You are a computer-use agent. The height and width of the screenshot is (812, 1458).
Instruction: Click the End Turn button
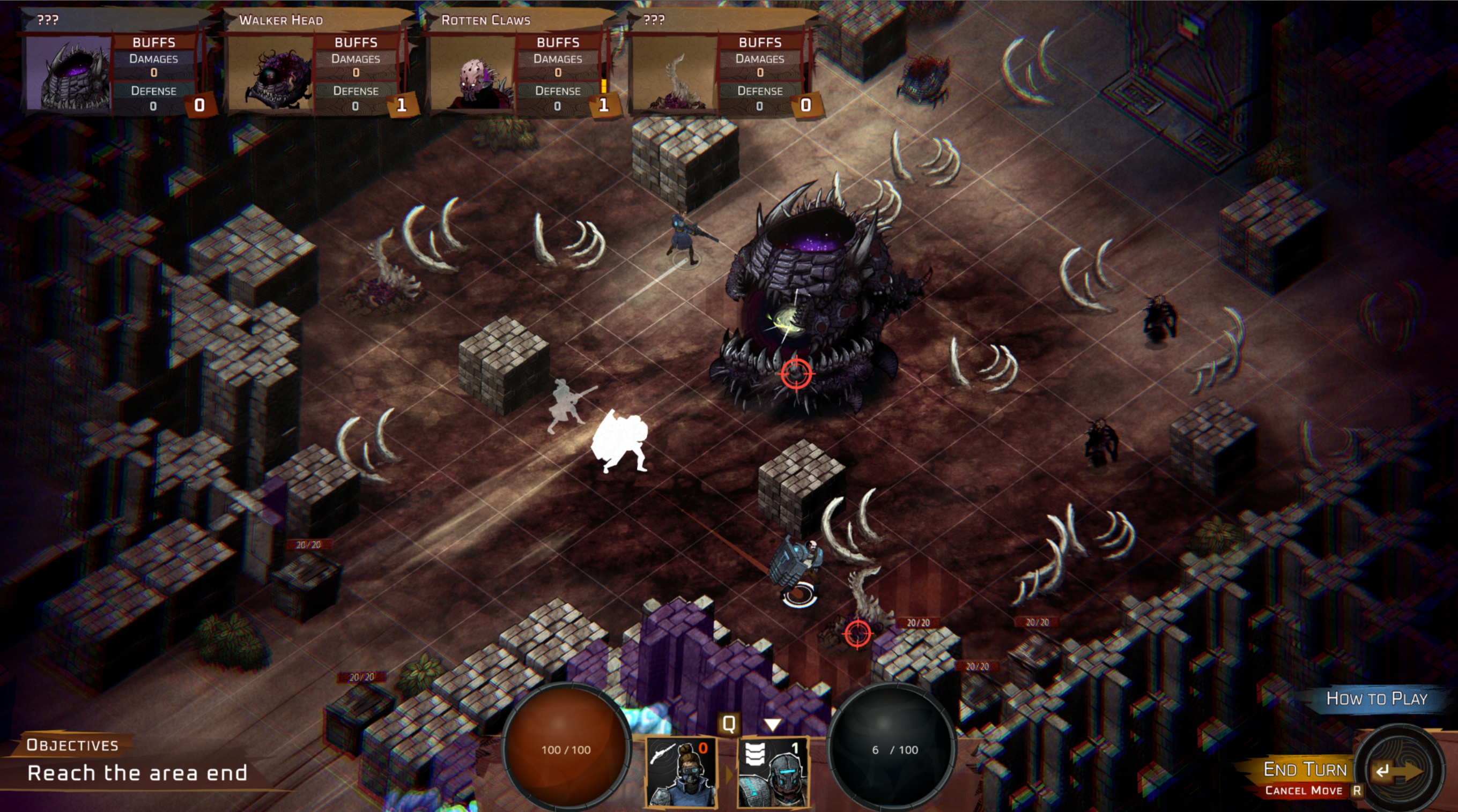click(x=1305, y=770)
